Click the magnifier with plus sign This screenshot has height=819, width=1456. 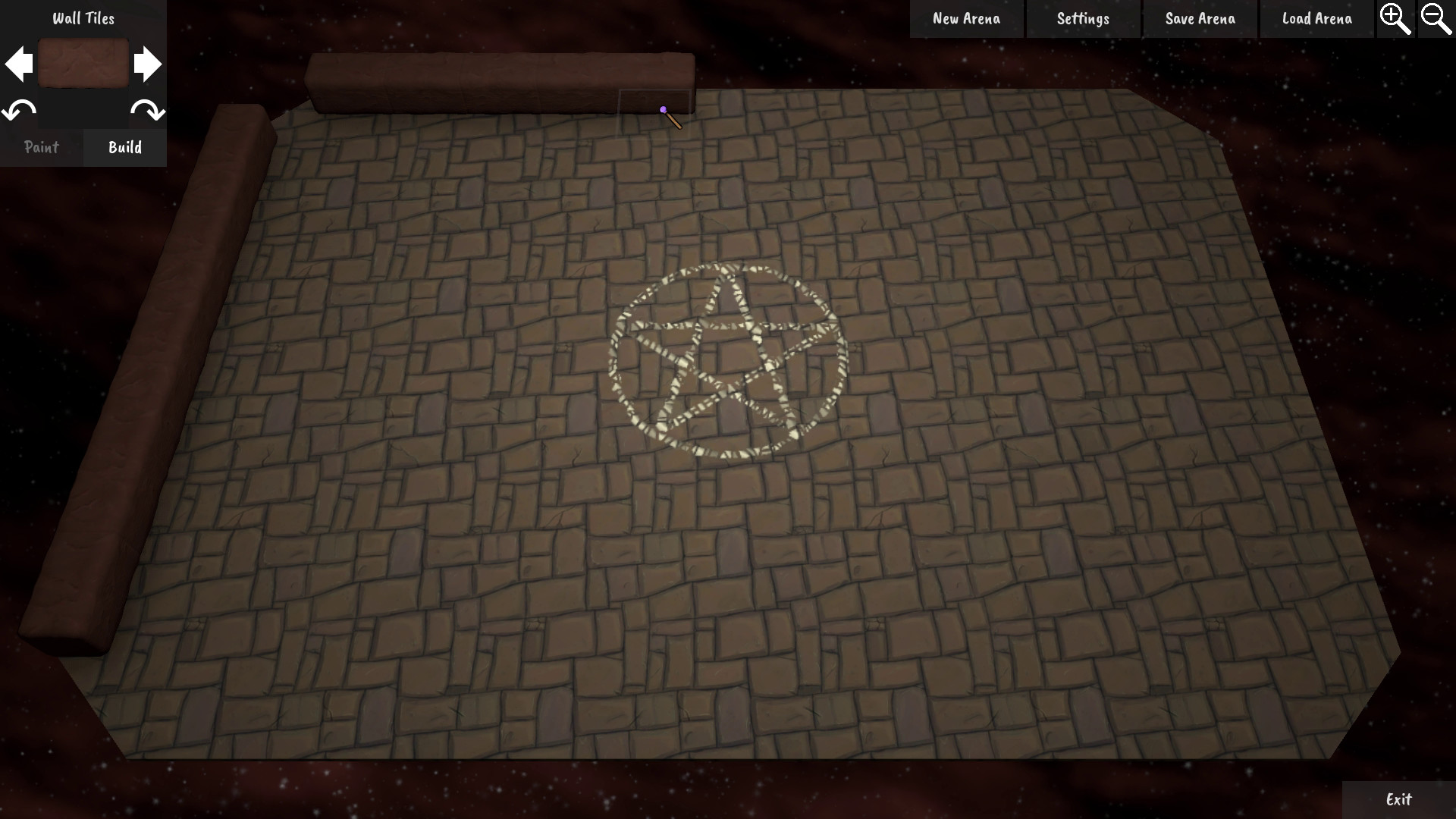1396,18
